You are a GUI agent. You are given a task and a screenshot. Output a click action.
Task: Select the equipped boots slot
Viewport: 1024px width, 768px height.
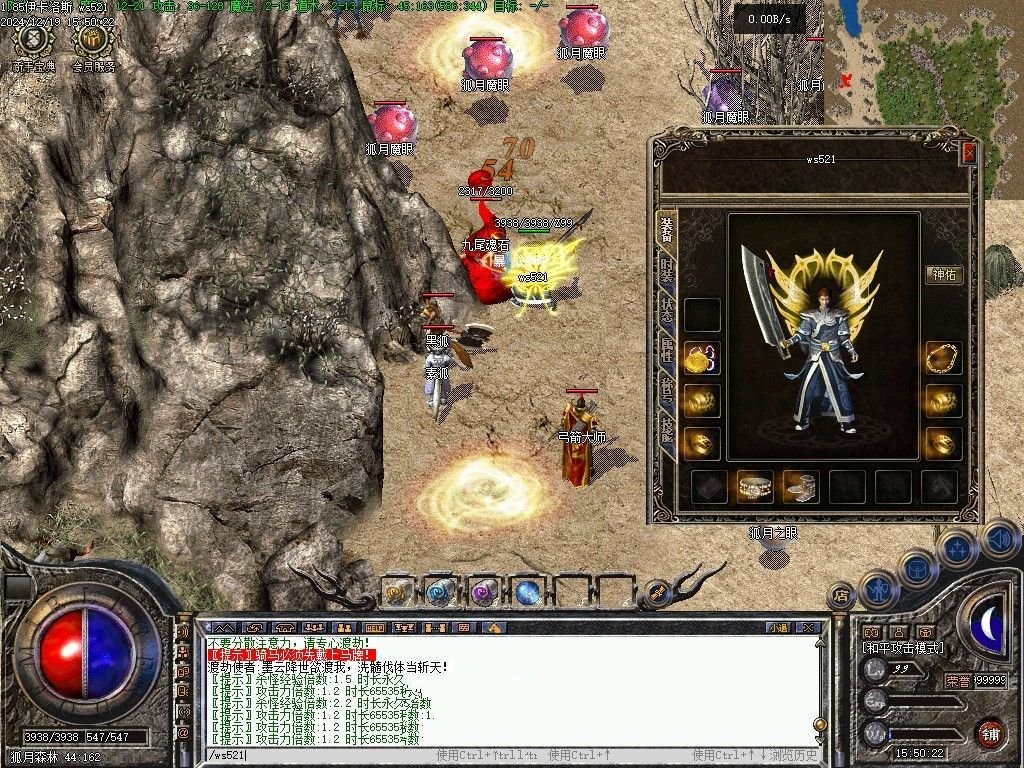[x=801, y=487]
